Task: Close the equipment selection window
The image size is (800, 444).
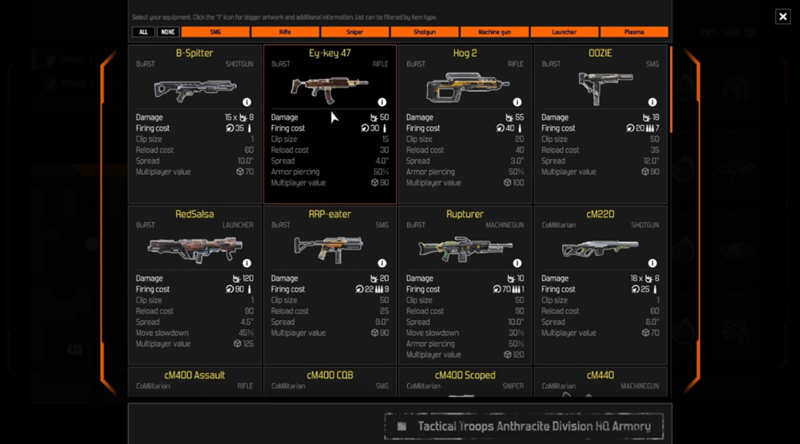Action: 782,16
